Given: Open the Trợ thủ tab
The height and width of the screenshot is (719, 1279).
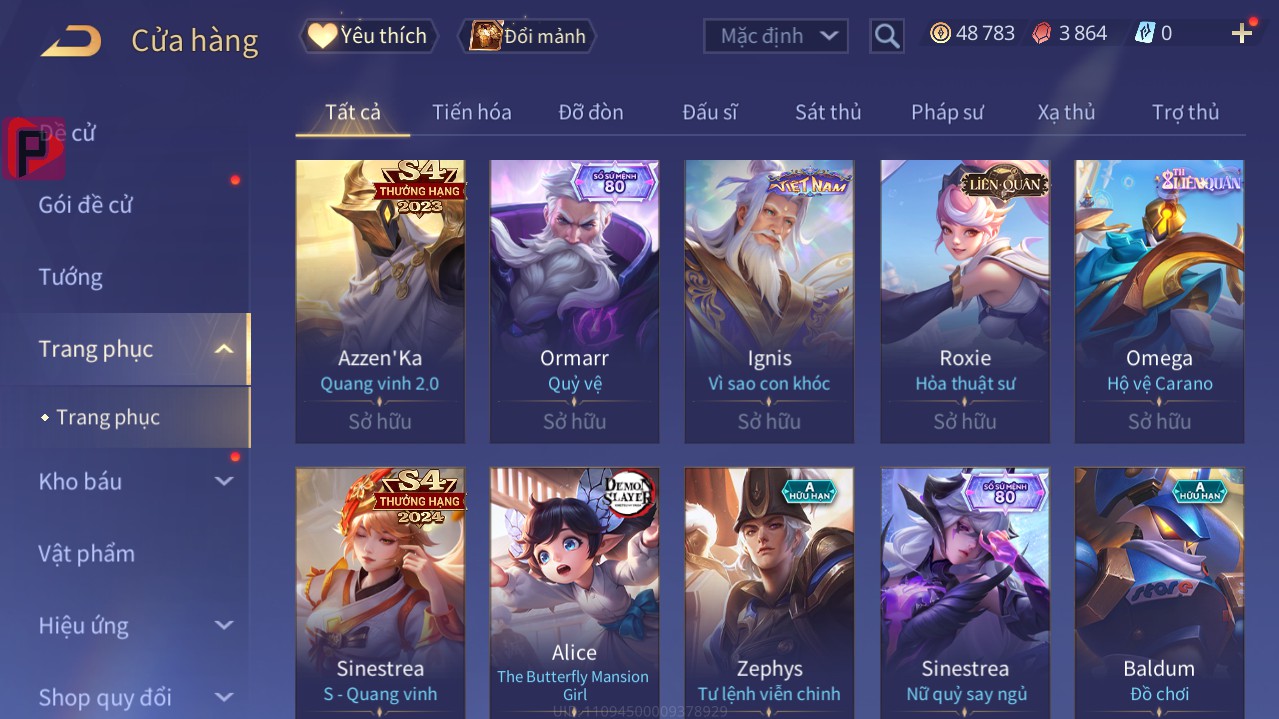Looking at the screenshot, I should click(x=1185, y=112).
